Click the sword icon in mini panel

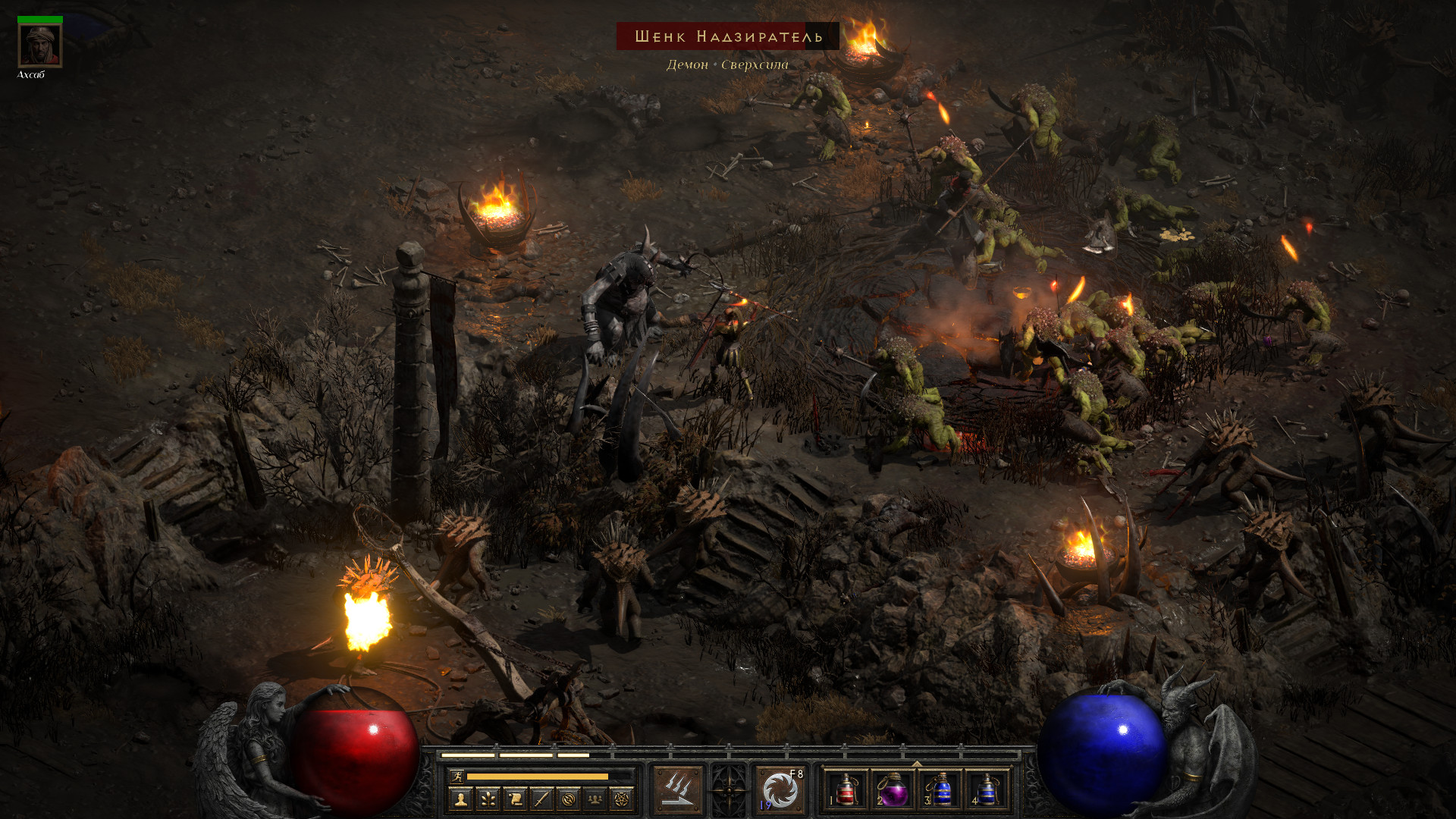click(541, 799)
